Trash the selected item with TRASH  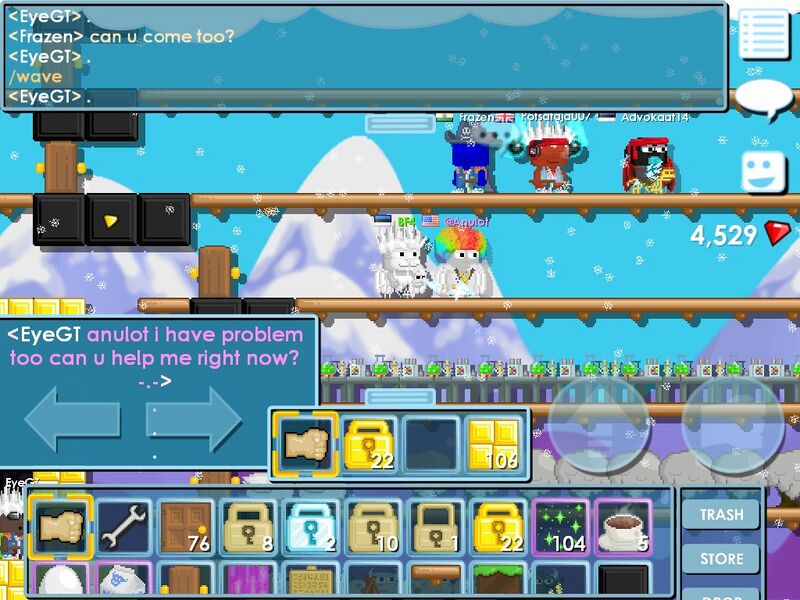click(721, 514)
